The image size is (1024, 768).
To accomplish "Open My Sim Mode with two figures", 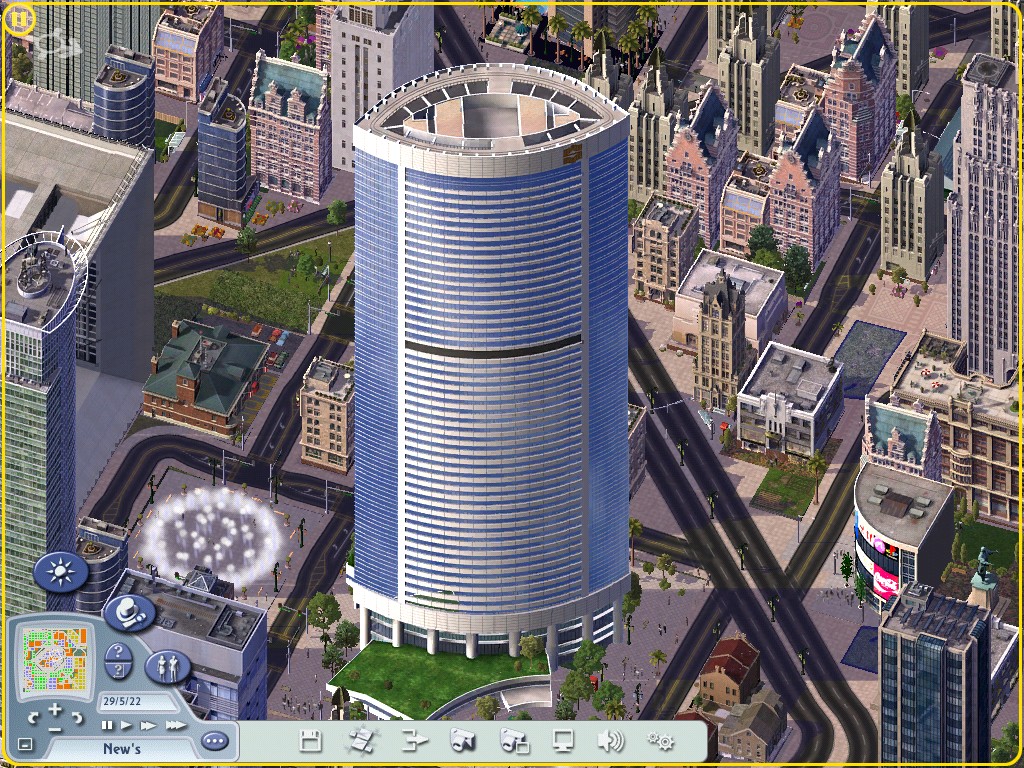I will (x=168, y=667).
